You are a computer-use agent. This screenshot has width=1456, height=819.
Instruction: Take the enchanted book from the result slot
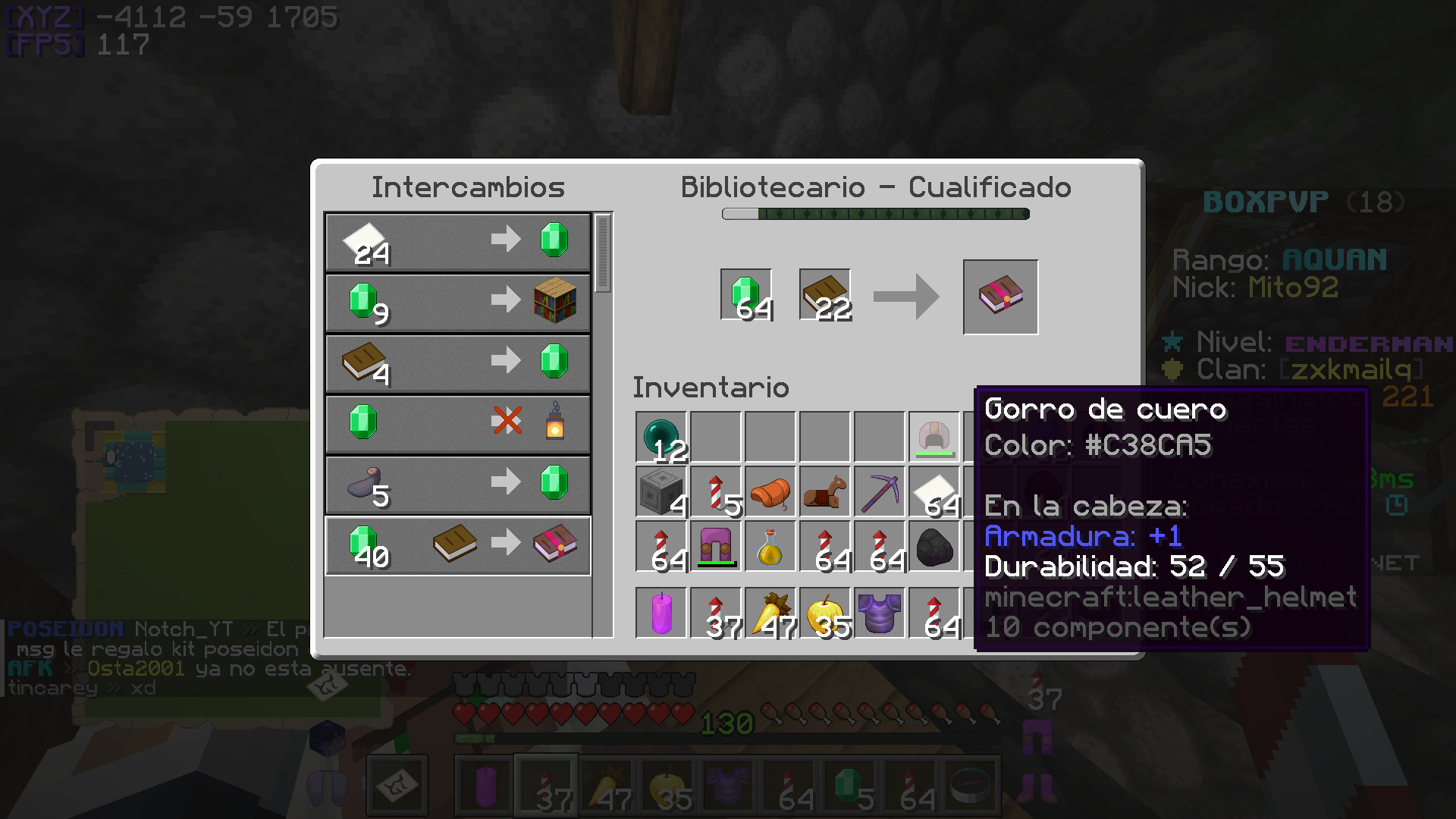1000,297
